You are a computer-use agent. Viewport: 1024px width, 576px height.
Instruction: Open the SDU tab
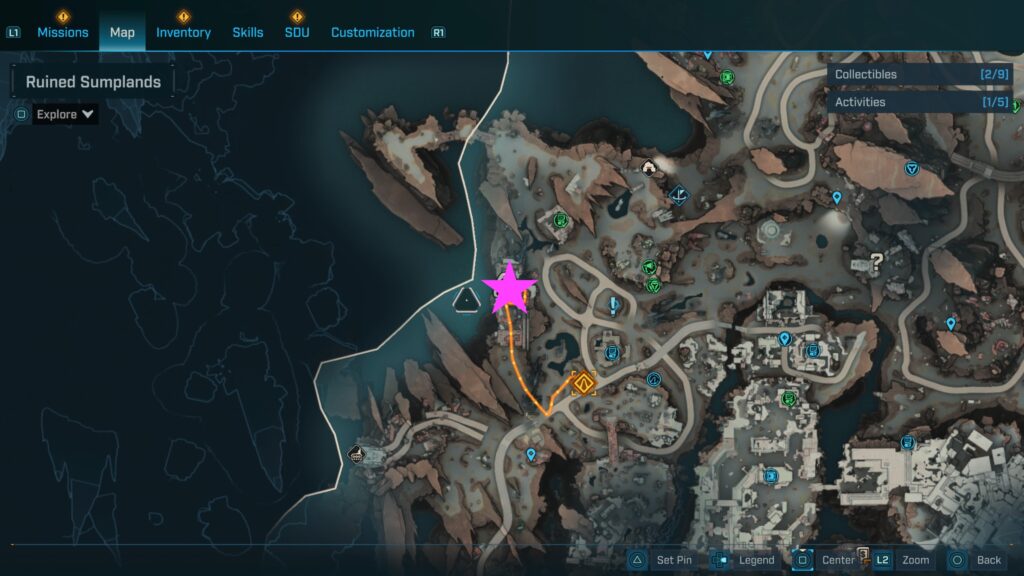pyautogui.click(x=297, y=32)
